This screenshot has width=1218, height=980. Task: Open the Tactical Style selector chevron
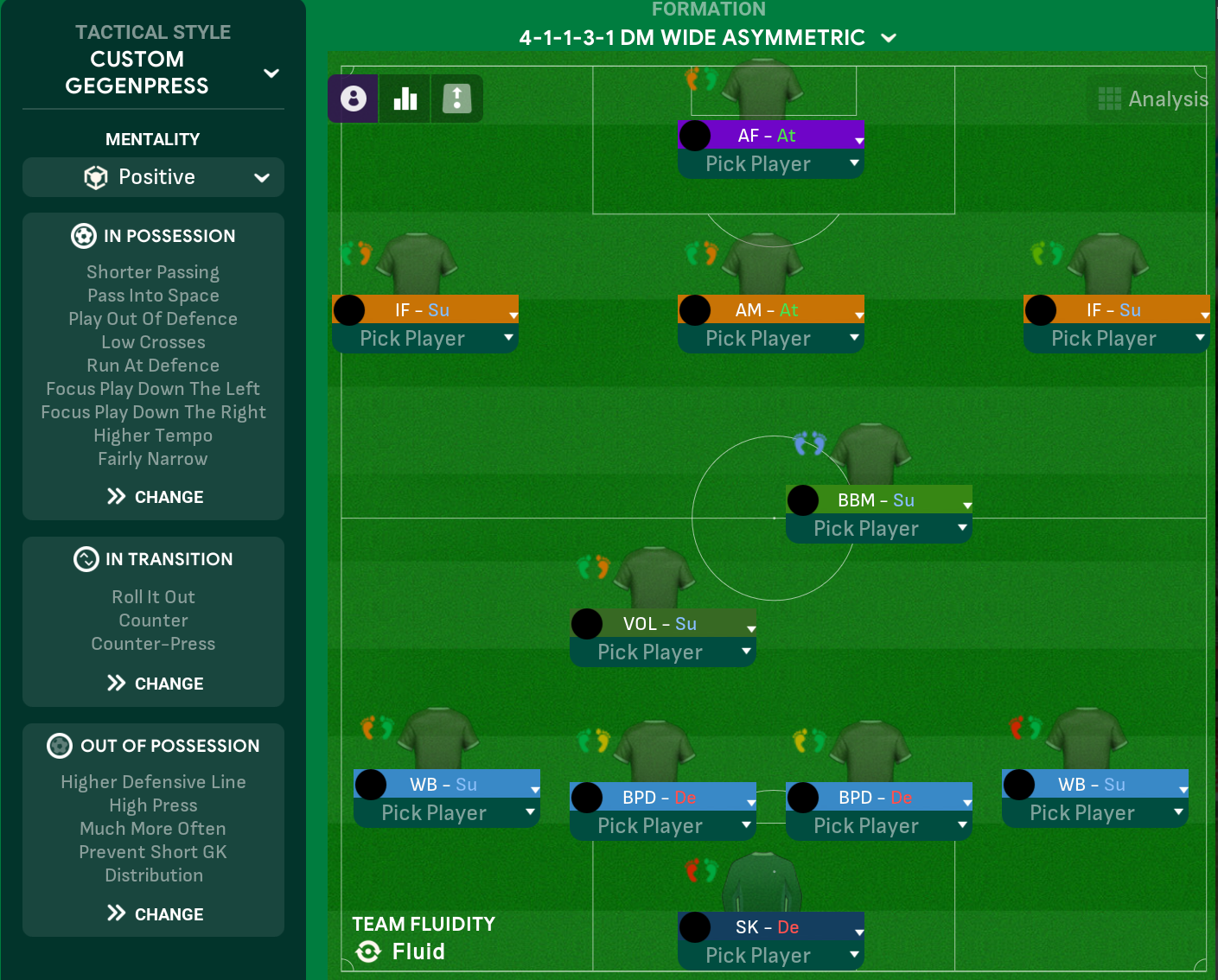271,73
